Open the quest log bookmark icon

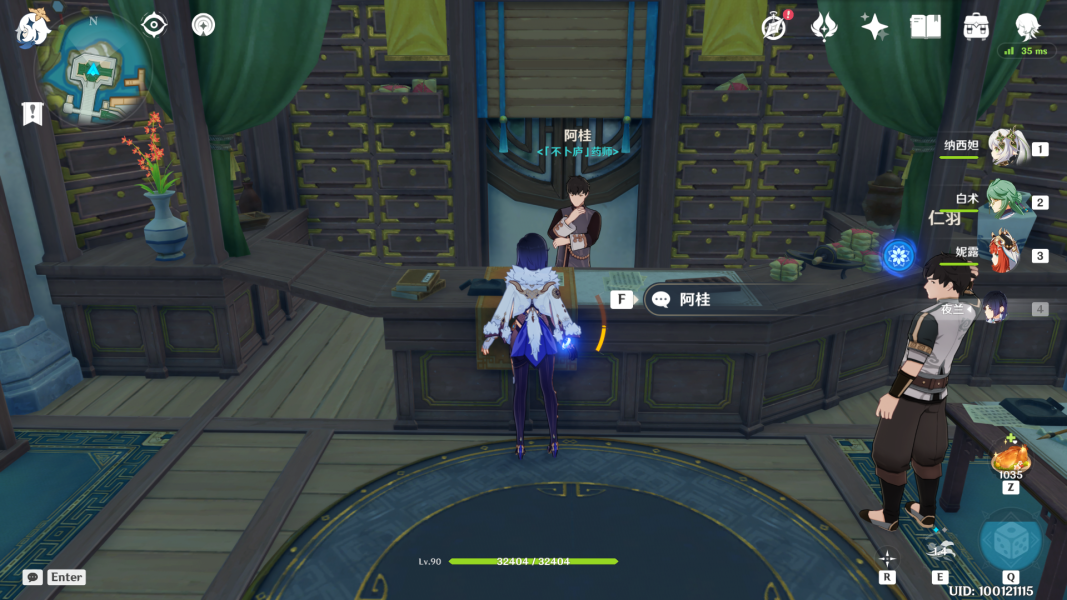(33, 113)
